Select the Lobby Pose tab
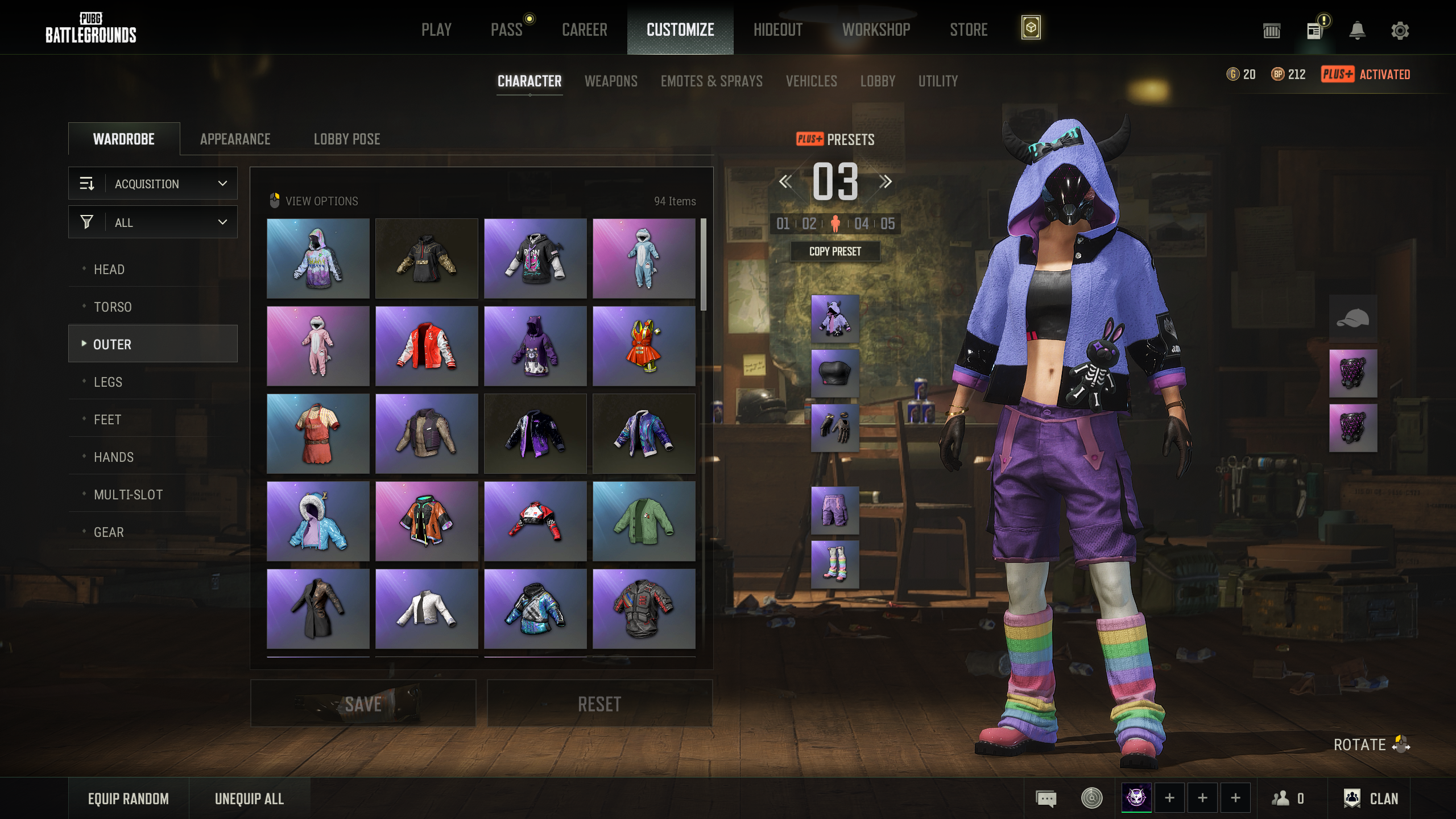Viewport: 1456px width, 819px height. tap(347, 139)
